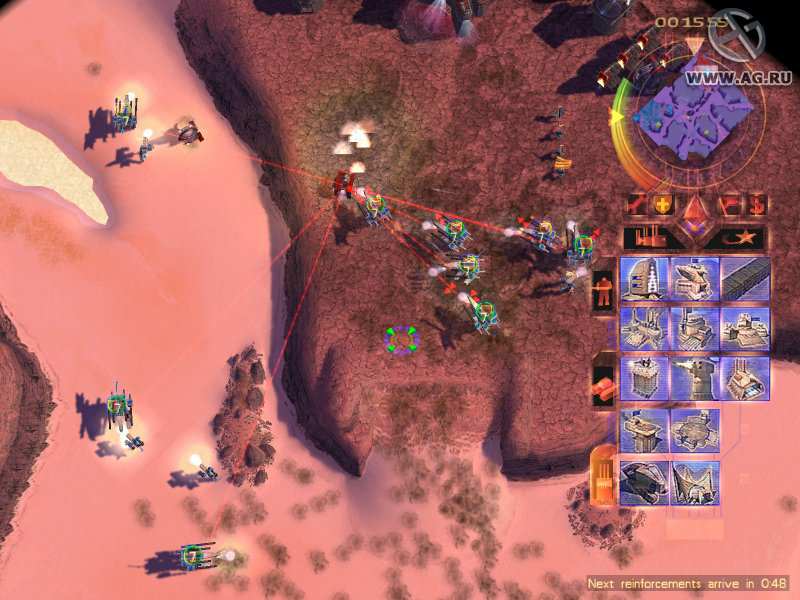Choose the tall antenna tower building icon

(645, 279)
